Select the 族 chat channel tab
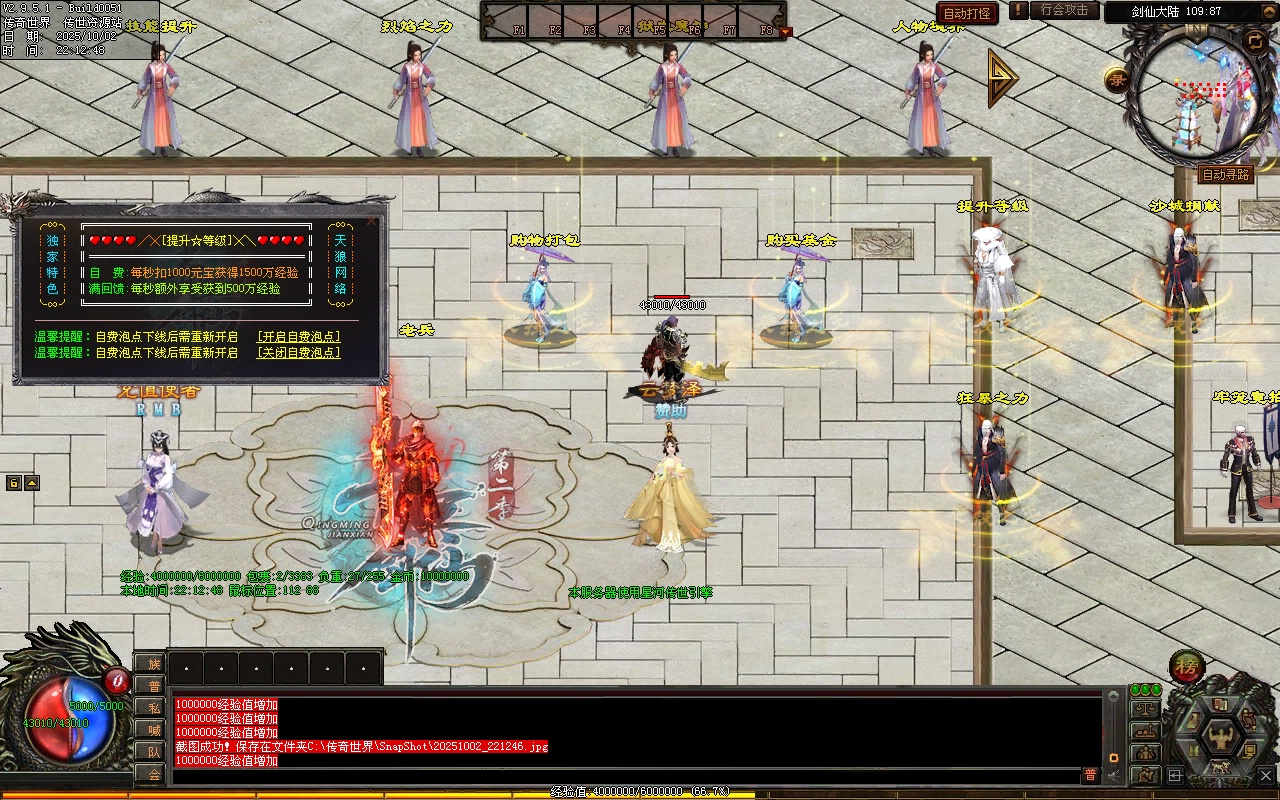Screen dimensions: 1280x800 (x=151, y=664)
